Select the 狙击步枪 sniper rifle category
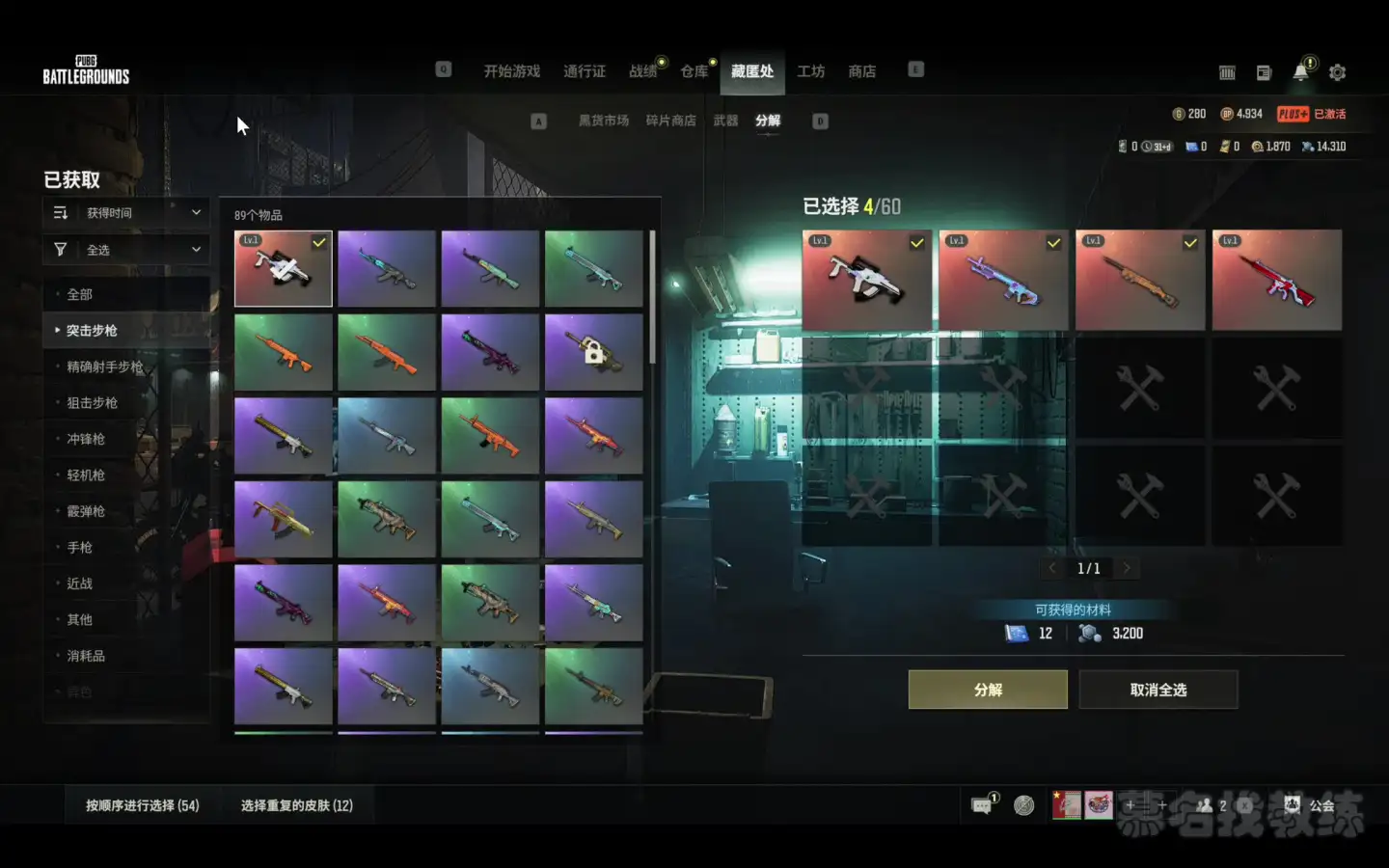1389x868 pixels. click(92, 403)
